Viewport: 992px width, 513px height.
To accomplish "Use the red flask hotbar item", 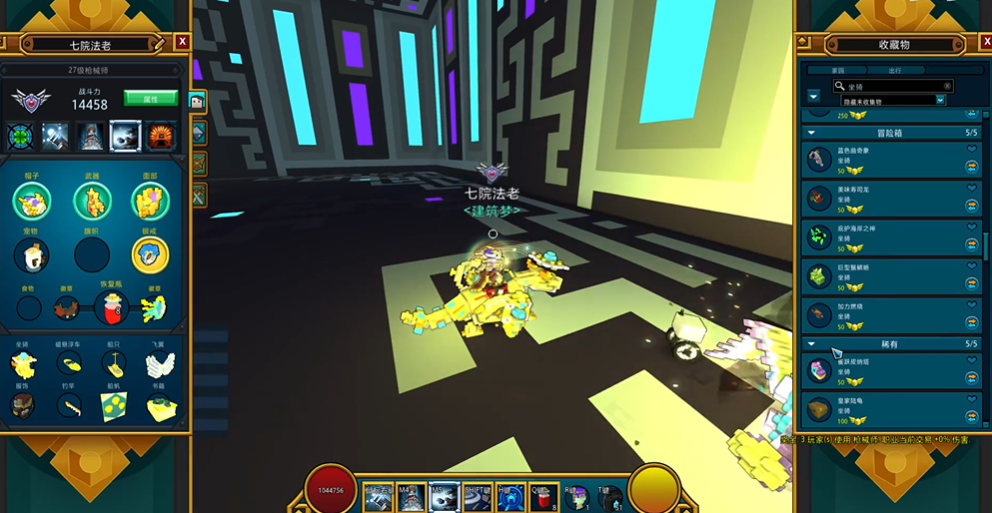I will [543, 496].
